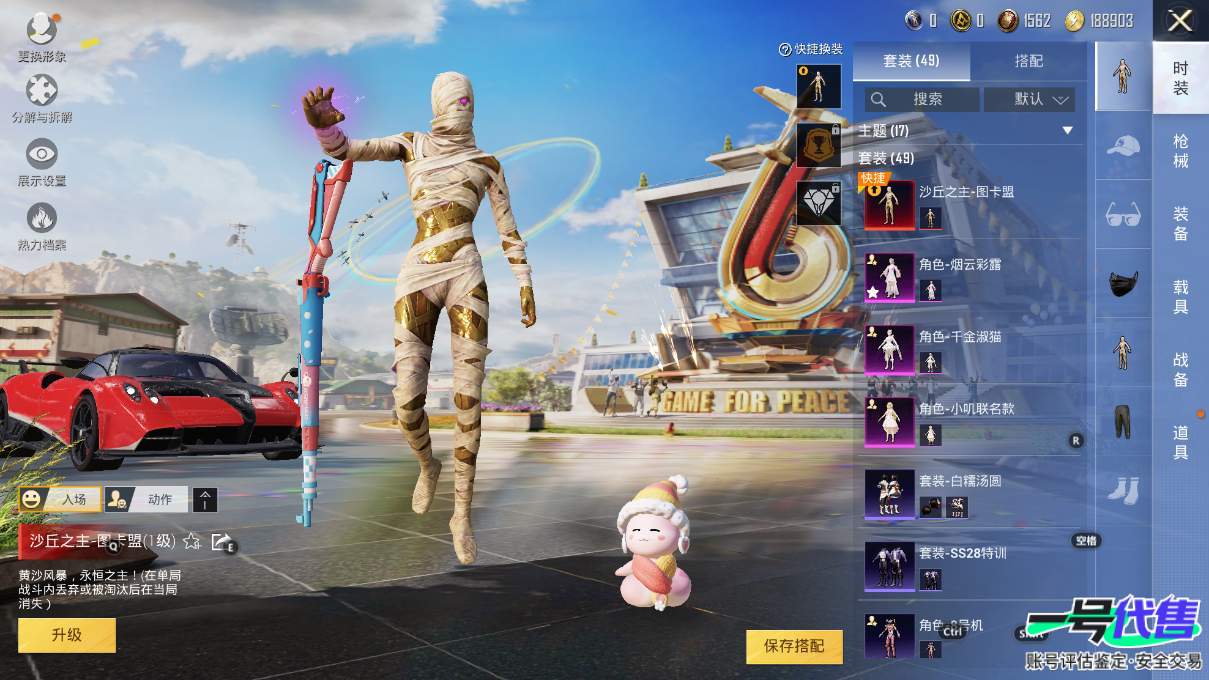
Task: Select the 动作 emote tab
Action: (148, 499)
